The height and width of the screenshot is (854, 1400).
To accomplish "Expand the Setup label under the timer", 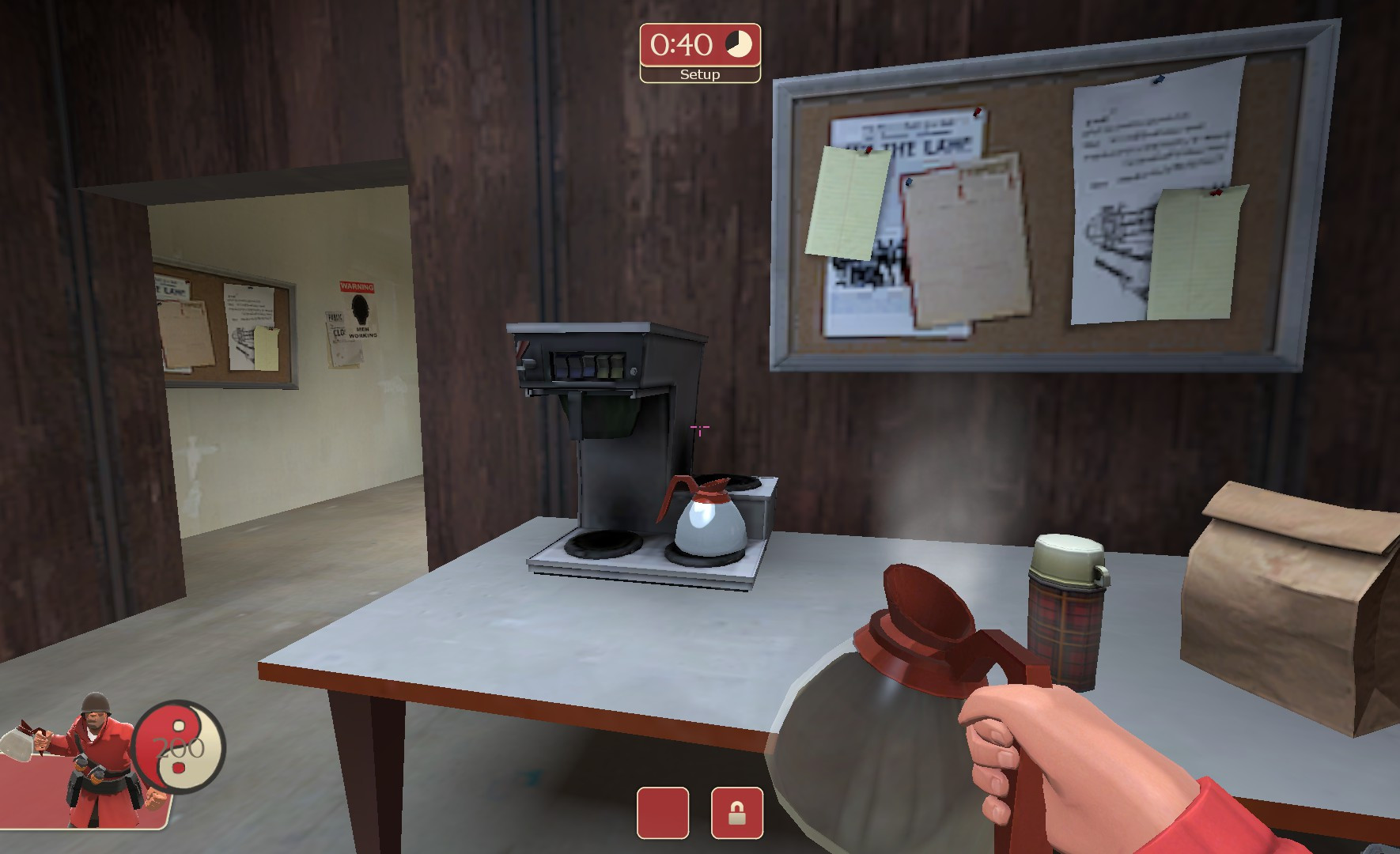I will pos(699,75).
